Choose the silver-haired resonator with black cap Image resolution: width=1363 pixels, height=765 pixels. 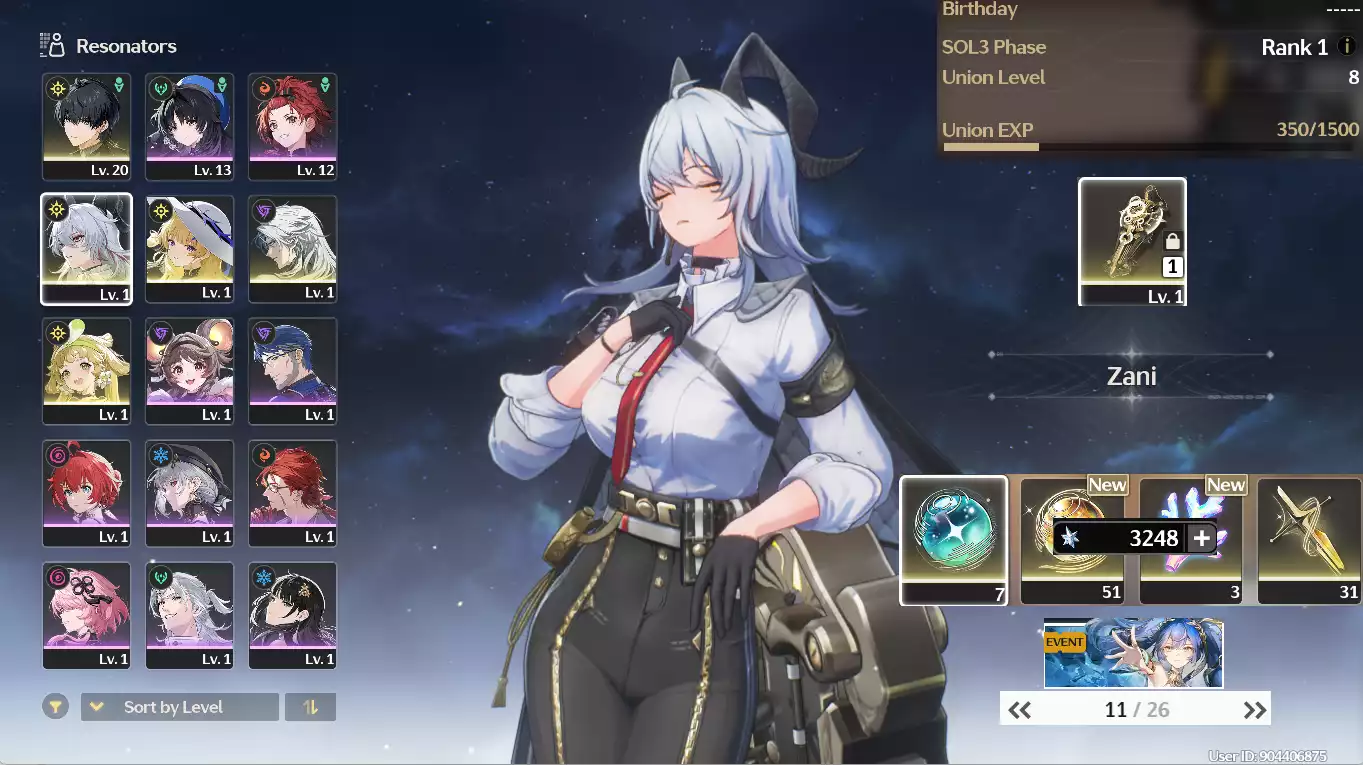point(189,493)
